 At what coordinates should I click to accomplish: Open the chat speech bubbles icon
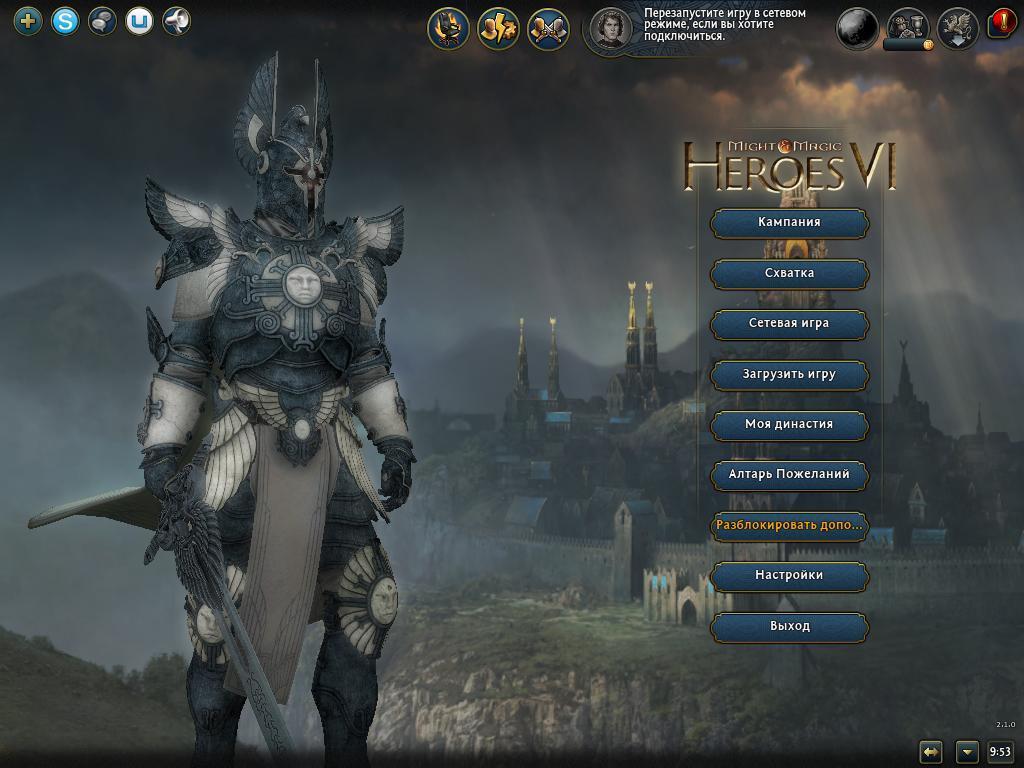pyautogui.click(x=102, y=20)
